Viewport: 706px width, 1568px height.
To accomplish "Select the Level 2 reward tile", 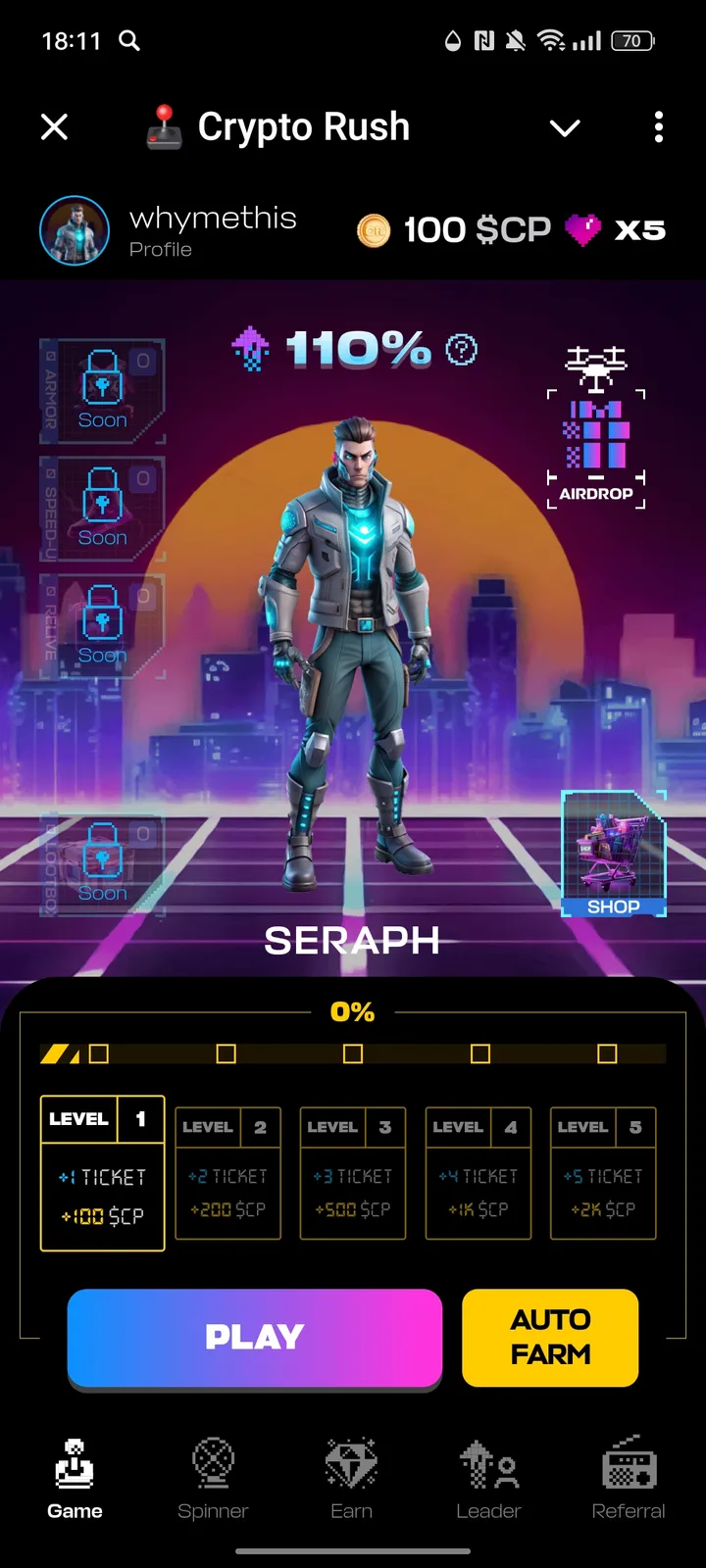I will point(227,1173).
